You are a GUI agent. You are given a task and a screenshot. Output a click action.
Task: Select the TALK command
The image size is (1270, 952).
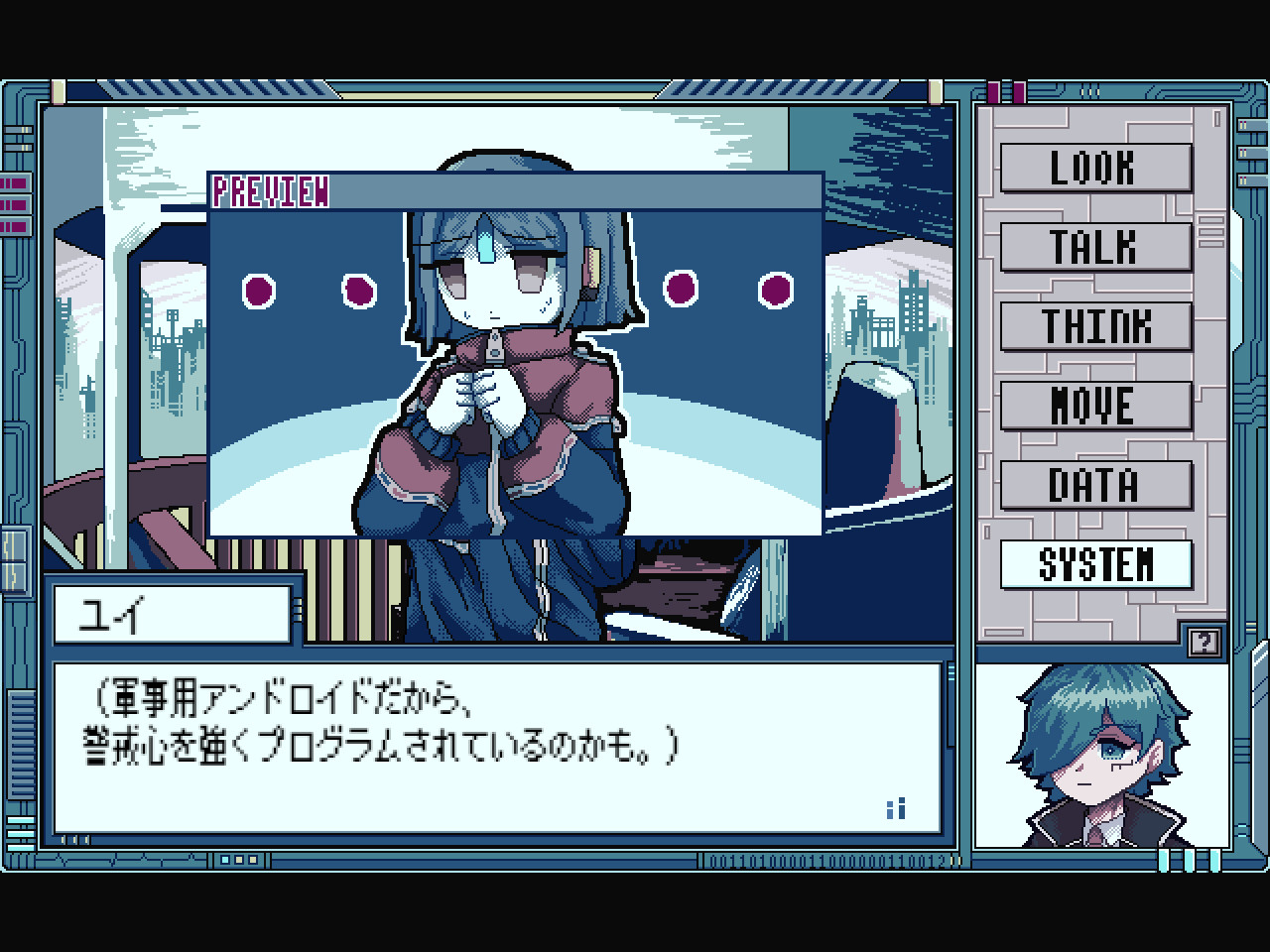1095,248
